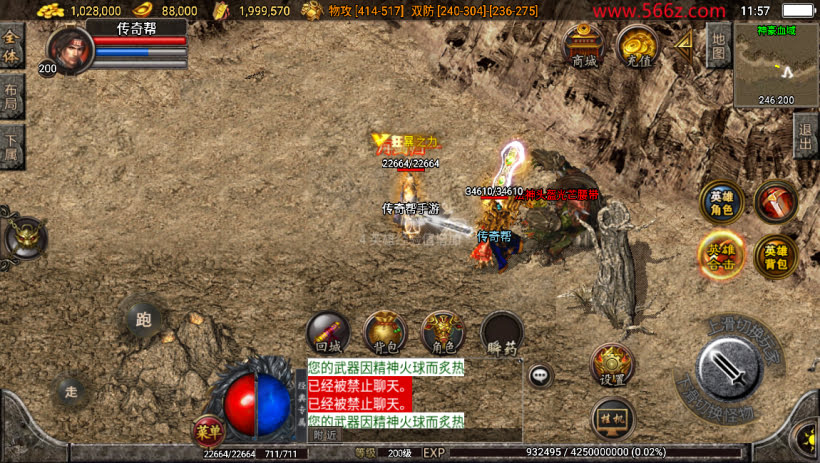Switch to 跑 run mode

pyautogui.click(x=143, y=319)
